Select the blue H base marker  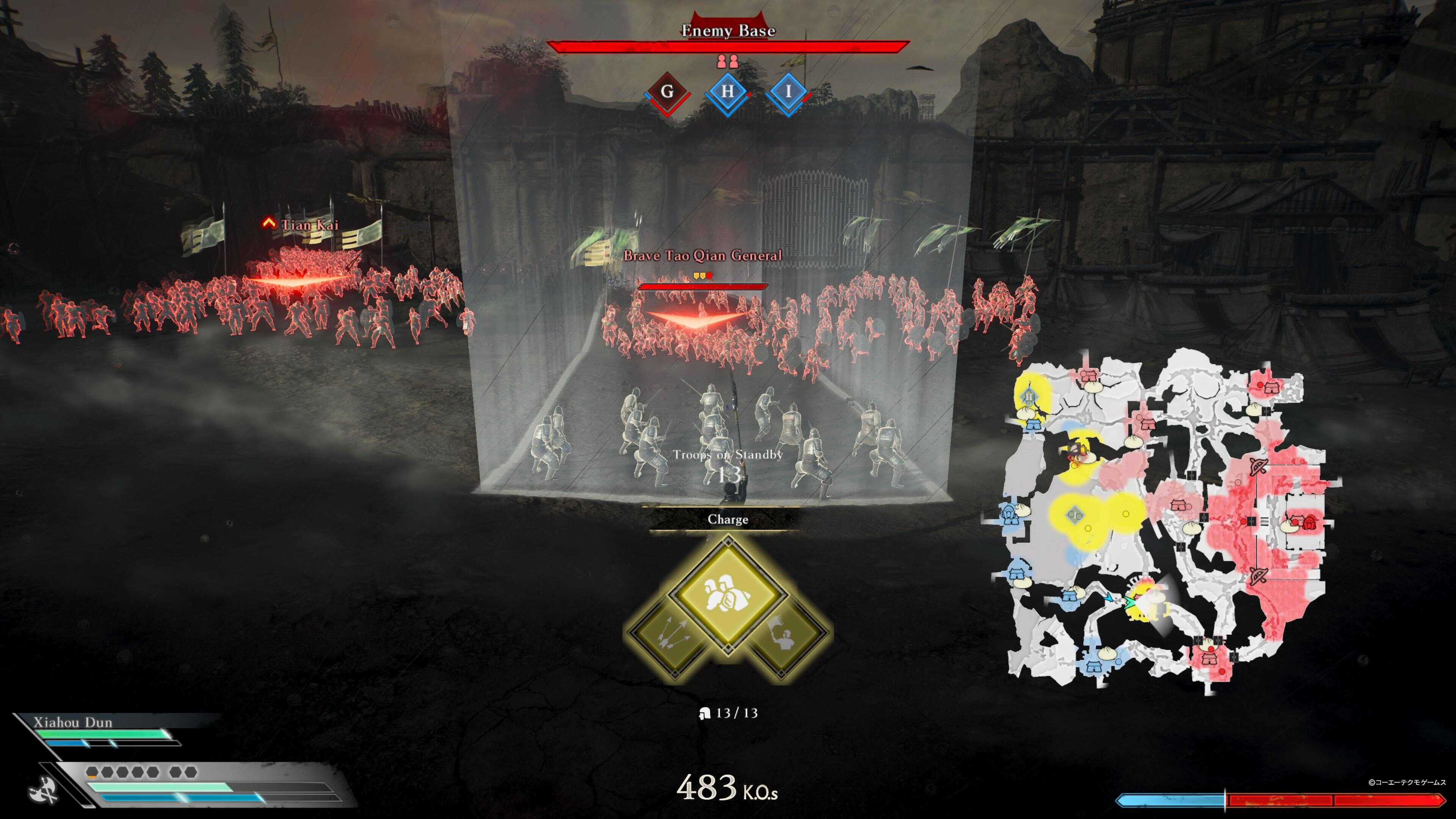click(728, 92)
